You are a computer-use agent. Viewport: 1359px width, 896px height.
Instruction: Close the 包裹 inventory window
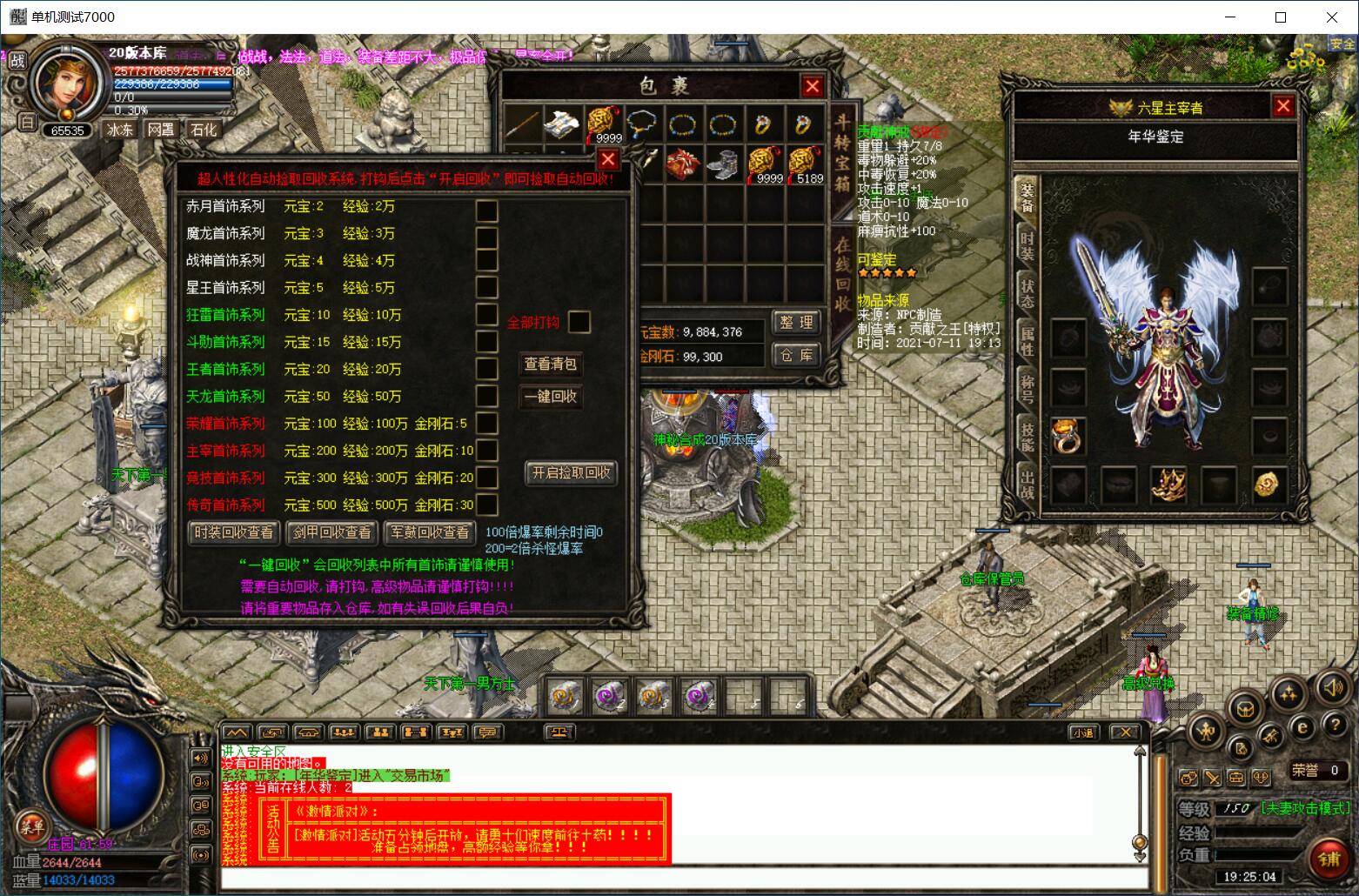point(812,86)
